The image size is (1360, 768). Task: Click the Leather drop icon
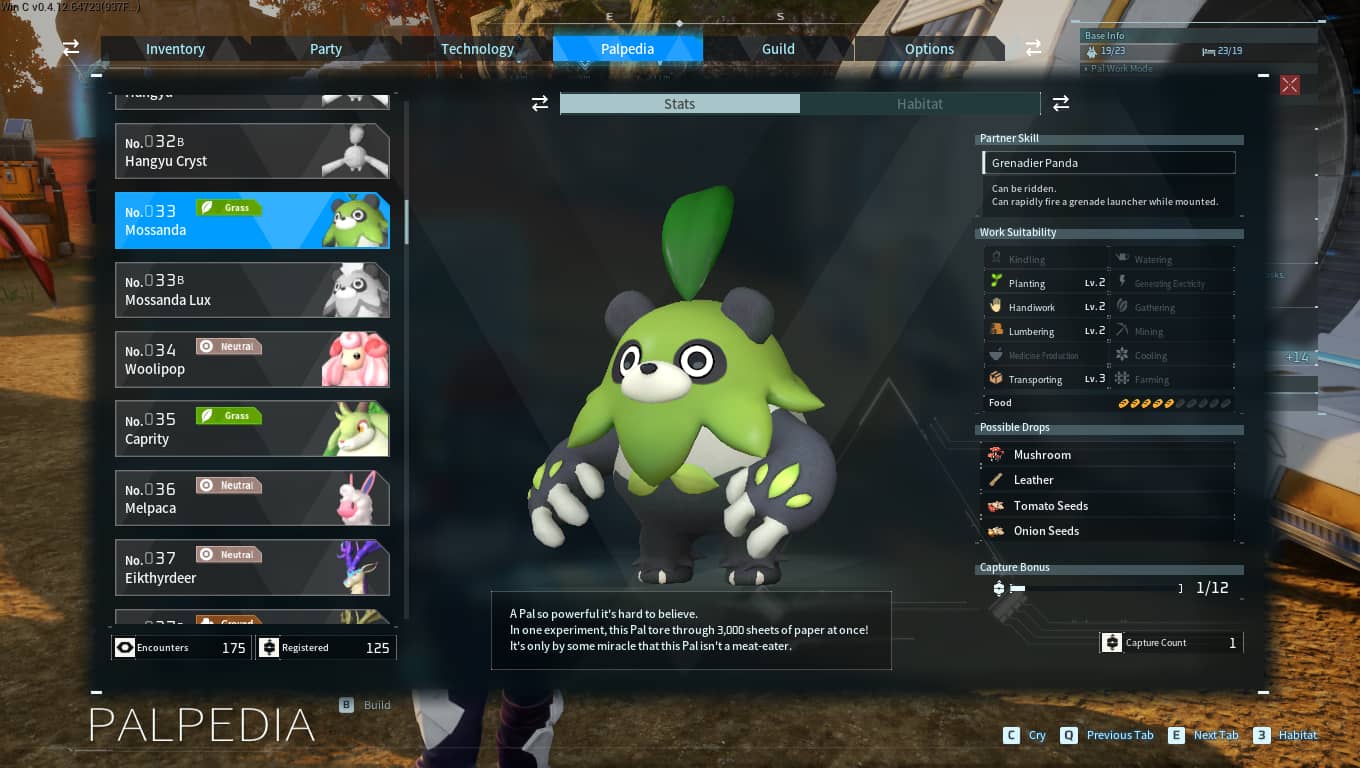click(x=996, y=480)
